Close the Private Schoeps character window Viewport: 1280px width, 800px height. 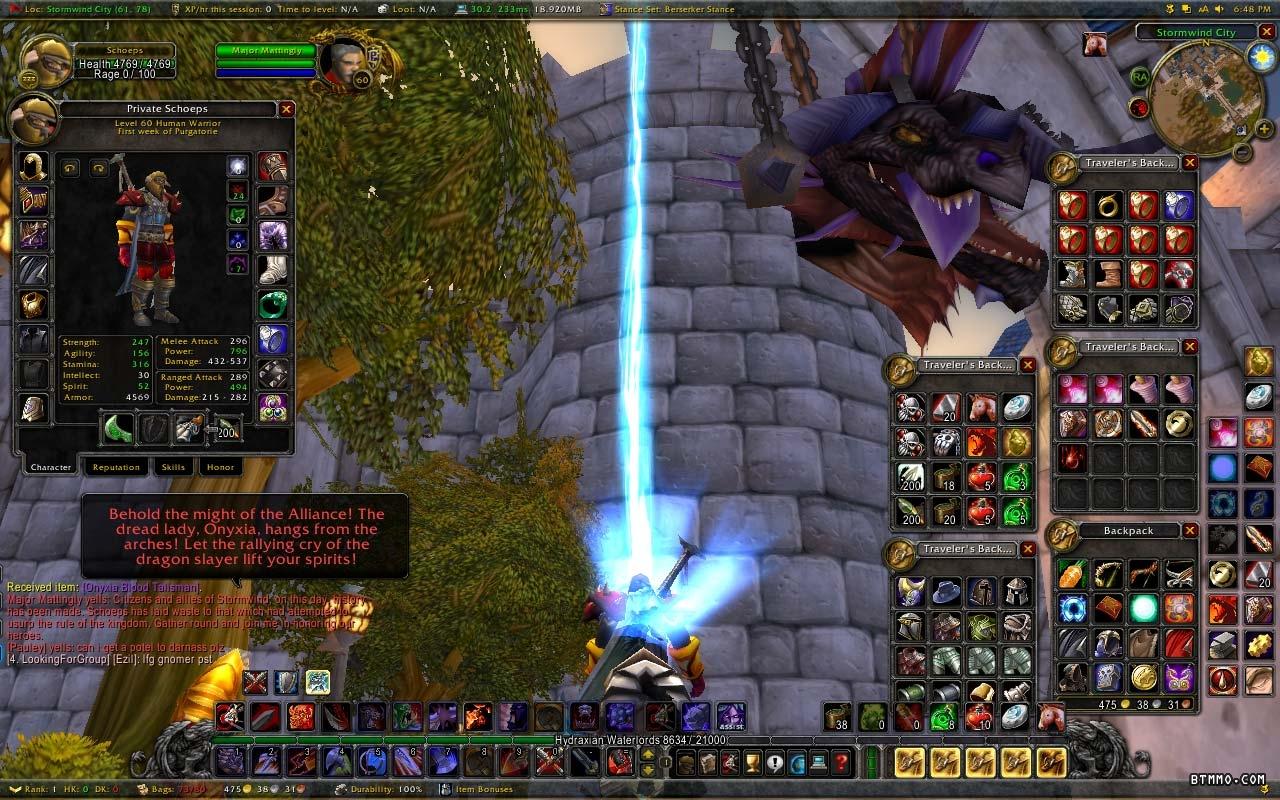pyautogui.click(x=286, y=109)
